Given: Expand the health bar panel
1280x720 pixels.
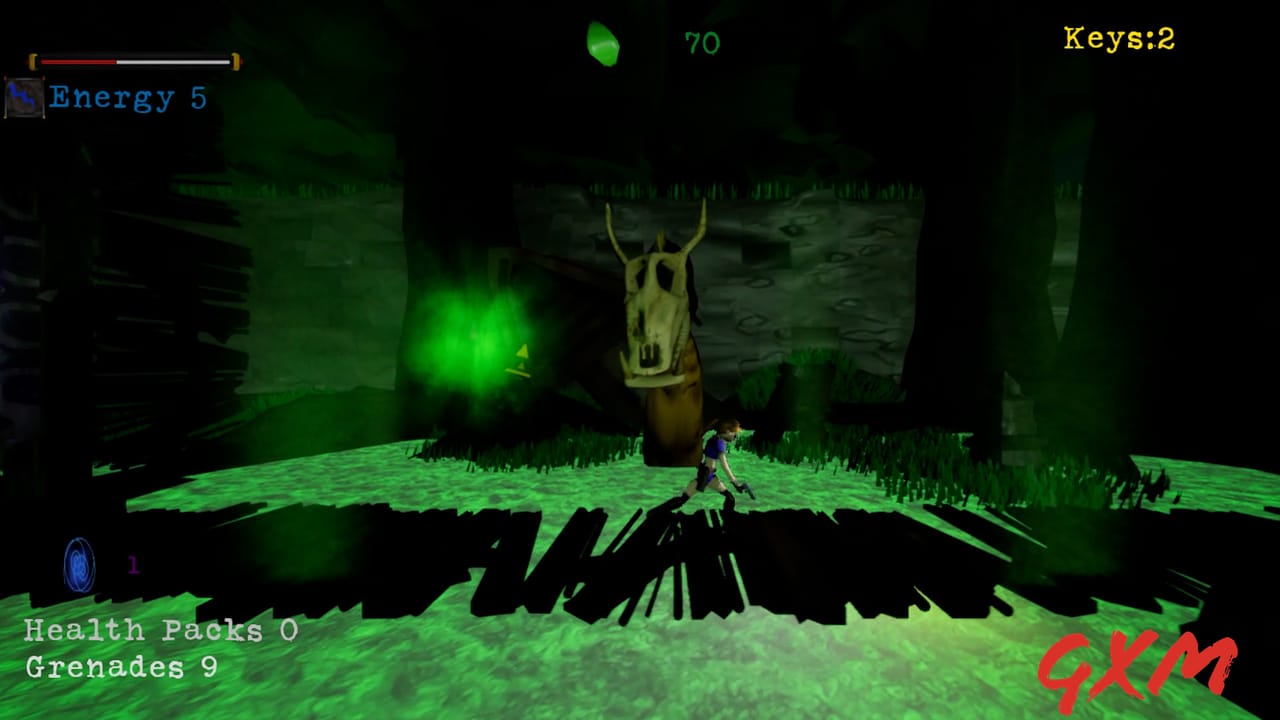Looking at the screenshot, I should 135,60.
